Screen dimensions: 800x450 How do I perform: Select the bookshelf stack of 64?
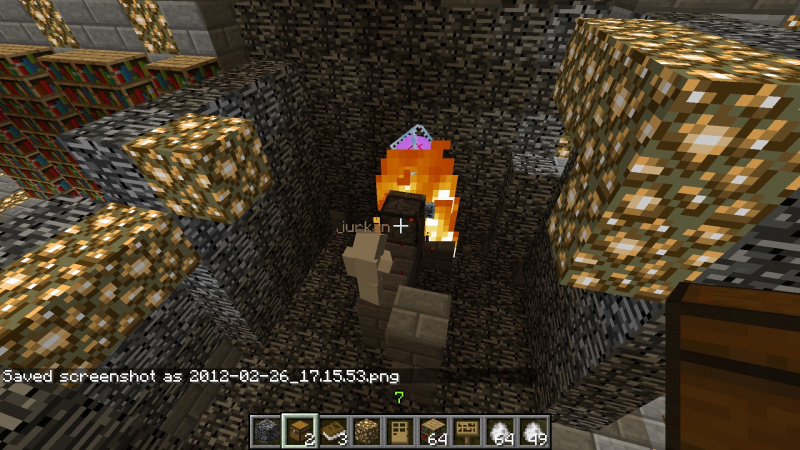pyautogui.click(x=434, y=431)
